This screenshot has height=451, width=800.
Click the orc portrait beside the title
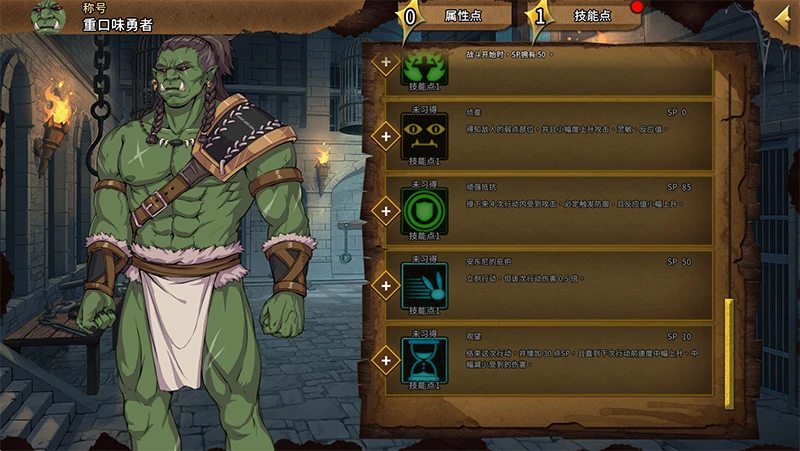point(49,16)
